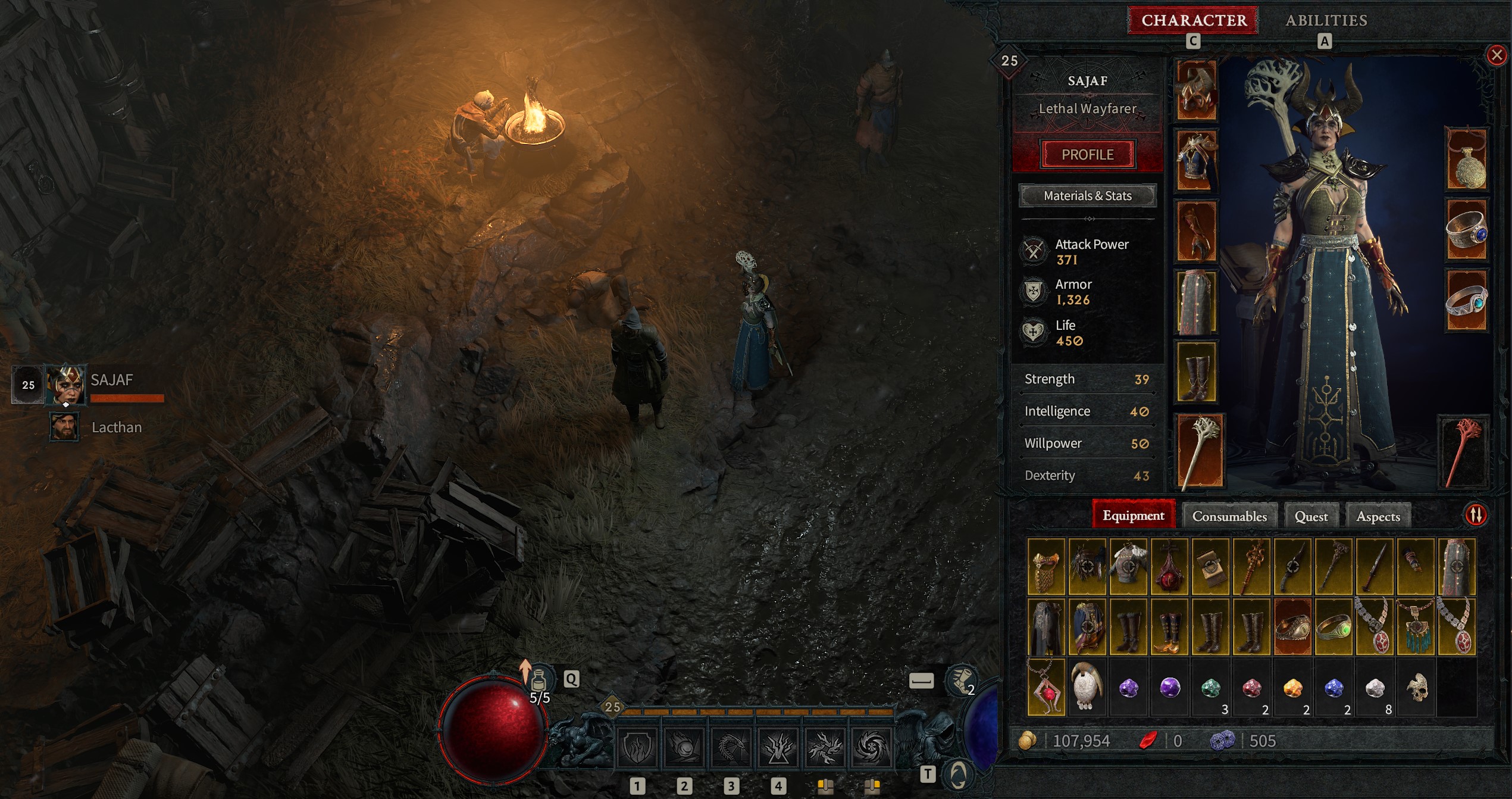The image size is (1512, 799).
Task: Activate the spiral vortex skill icon
Action: (x=871, y=747)
